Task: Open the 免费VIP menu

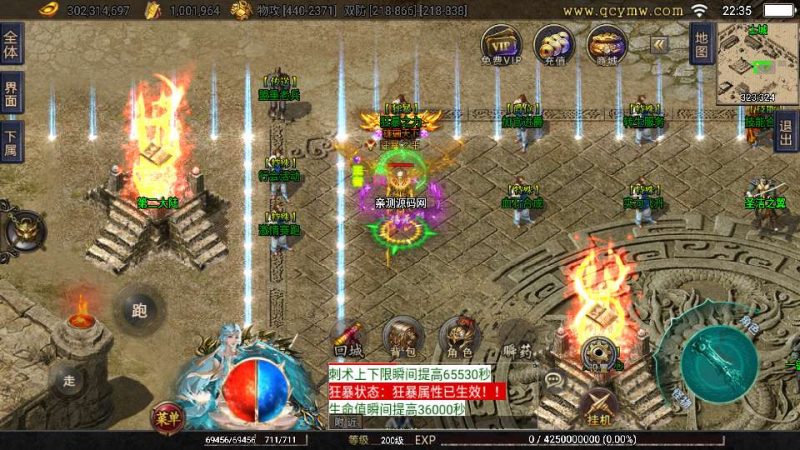Action: click(x=500, y=44)
